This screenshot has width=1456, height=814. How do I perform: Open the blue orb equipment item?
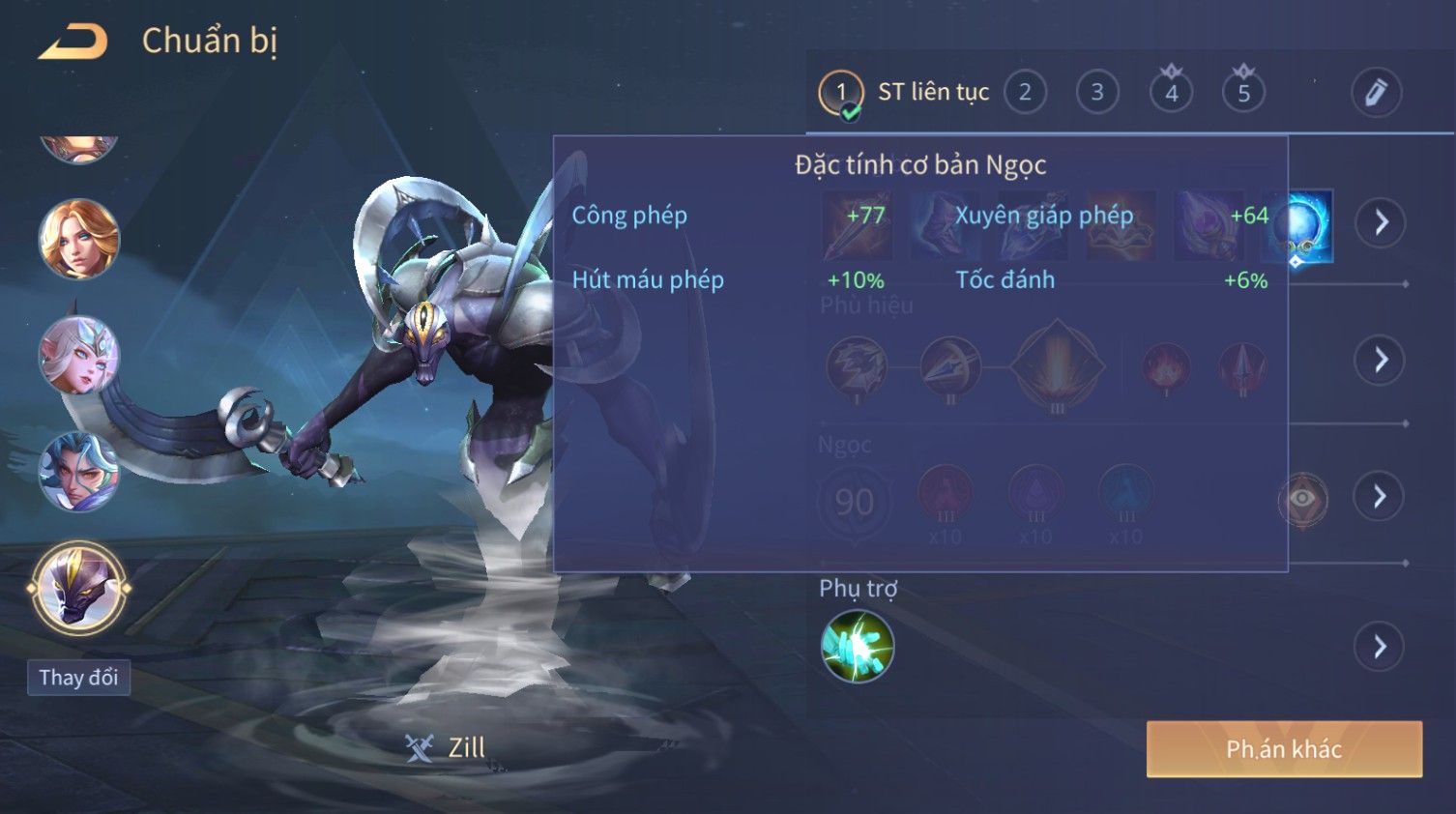point(1300,225)
